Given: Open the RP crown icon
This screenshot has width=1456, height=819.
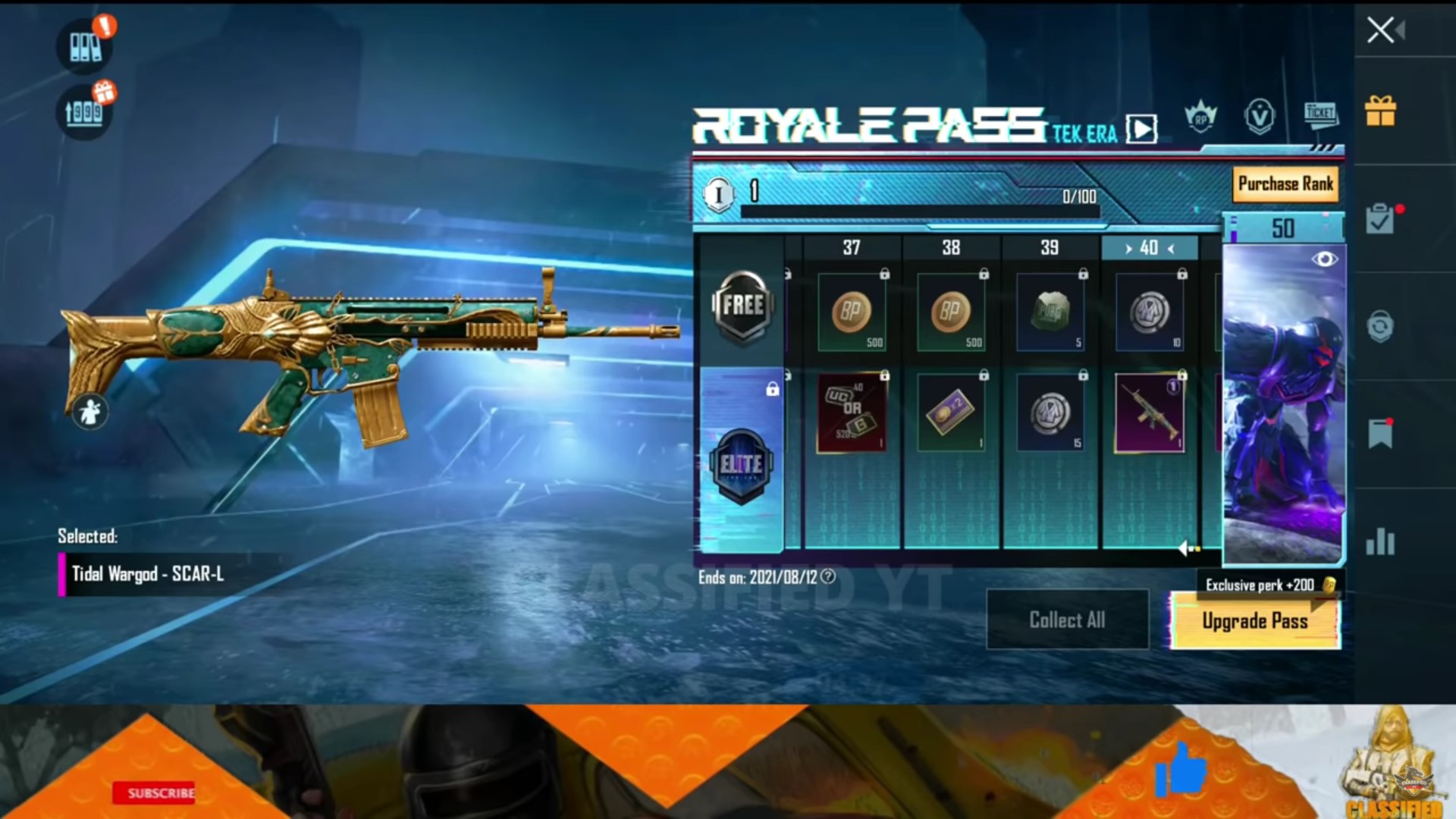Looking at the screenshot, I should [1200, 118].
